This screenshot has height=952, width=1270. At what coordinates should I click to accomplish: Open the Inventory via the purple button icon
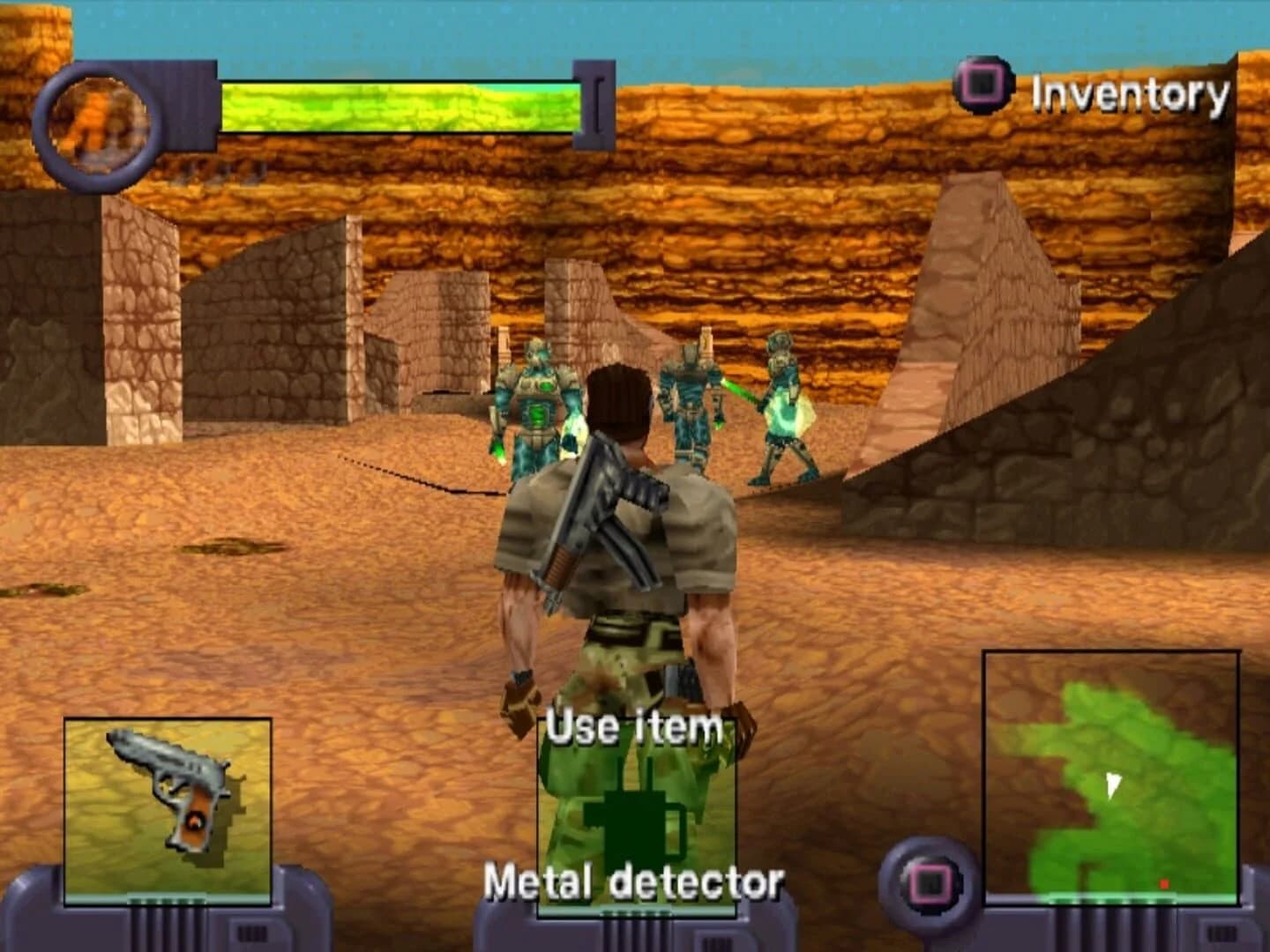982,86
